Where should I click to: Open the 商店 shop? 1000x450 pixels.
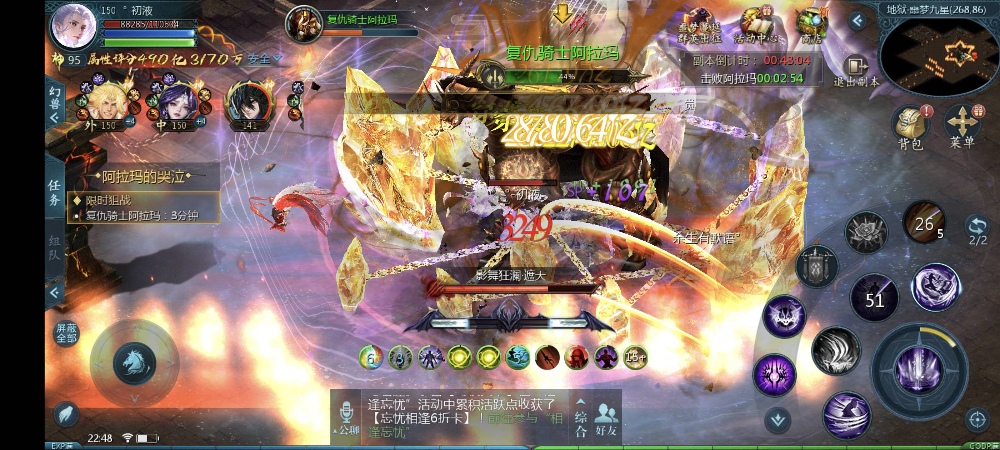810,26
